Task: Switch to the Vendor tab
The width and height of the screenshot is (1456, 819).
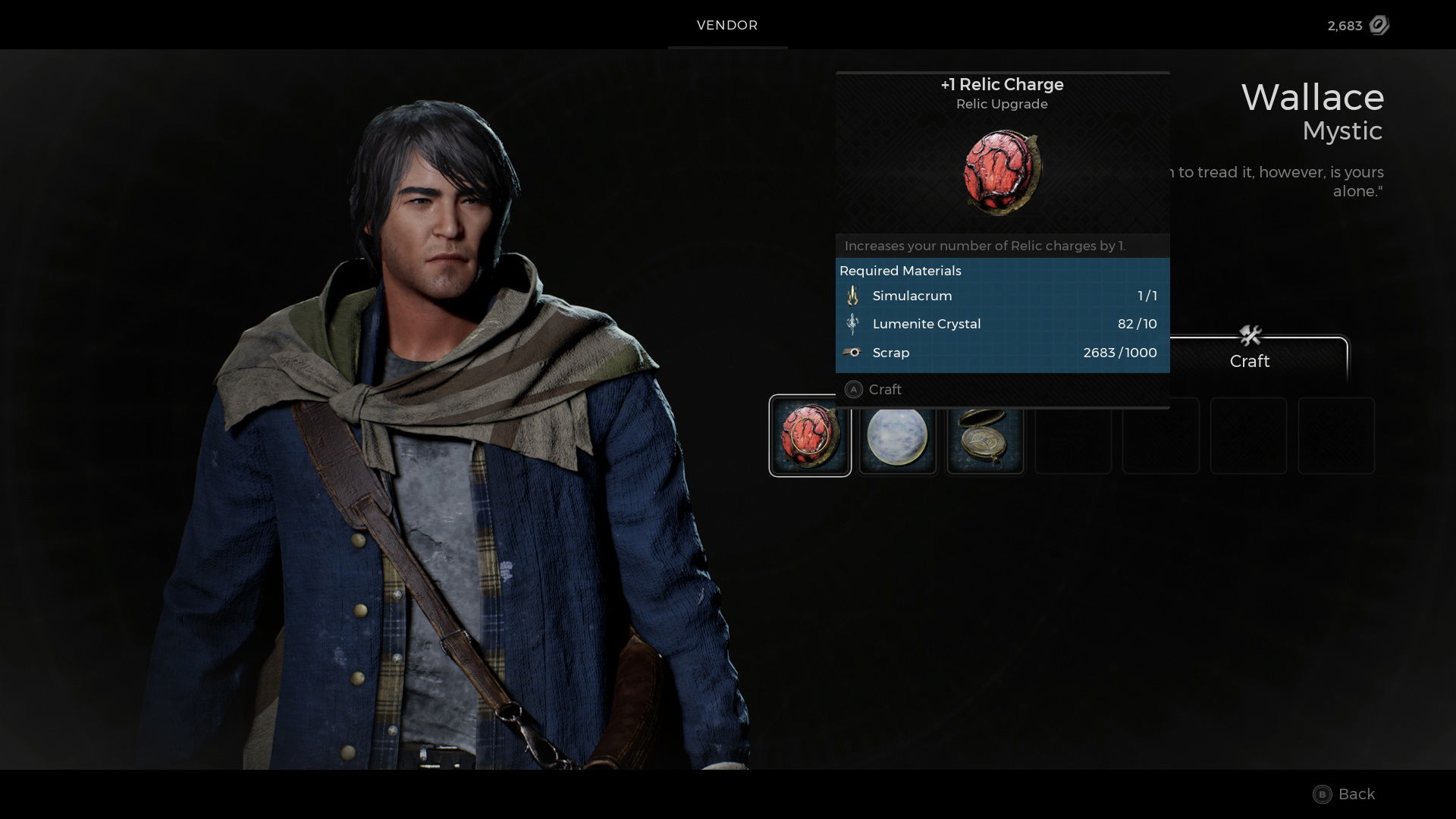Action: click(x=727, y=25)
